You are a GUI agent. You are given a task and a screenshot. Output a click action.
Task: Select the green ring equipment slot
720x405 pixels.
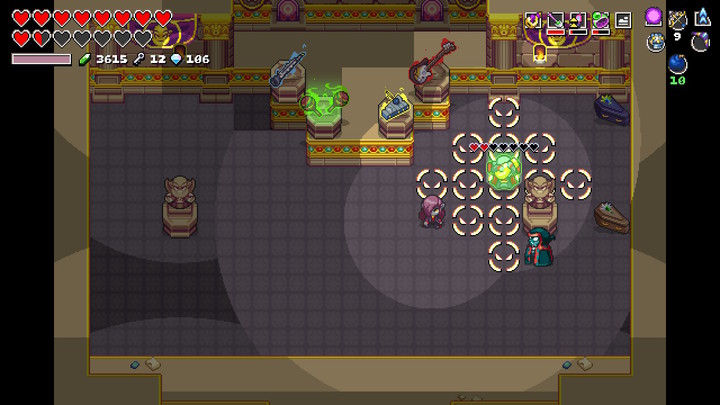(600, 19)
